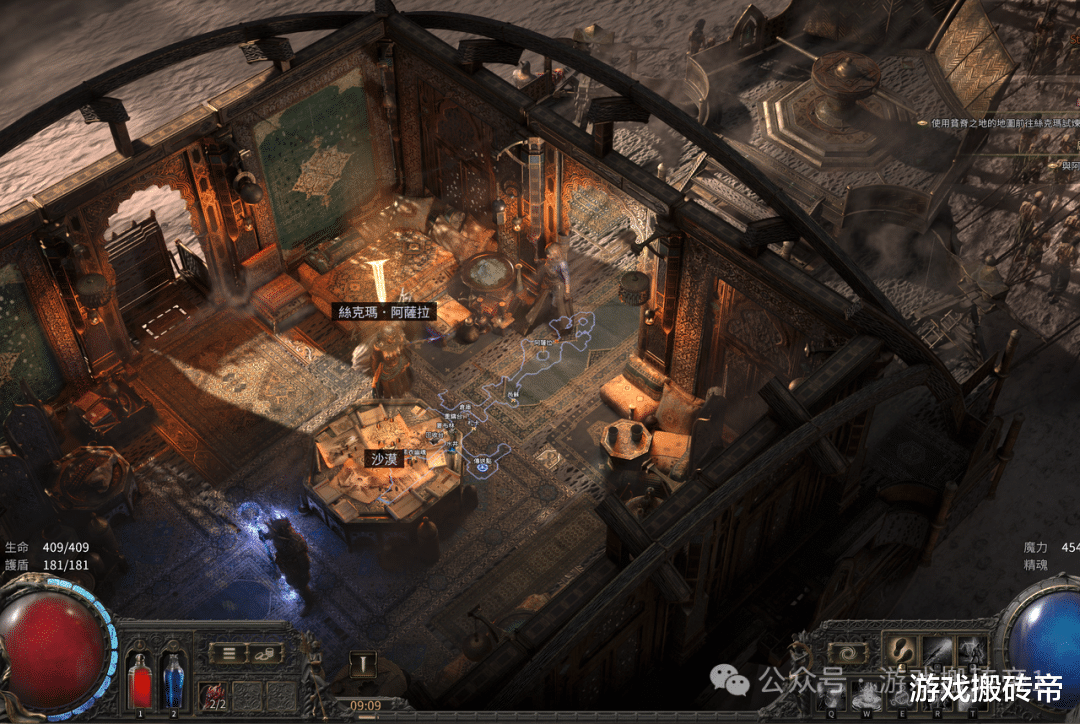Activate the skill bound to W
Image resolution: width=1080 pixels, height=724 pixels.
pyautogui.click(x=866, y=694)
